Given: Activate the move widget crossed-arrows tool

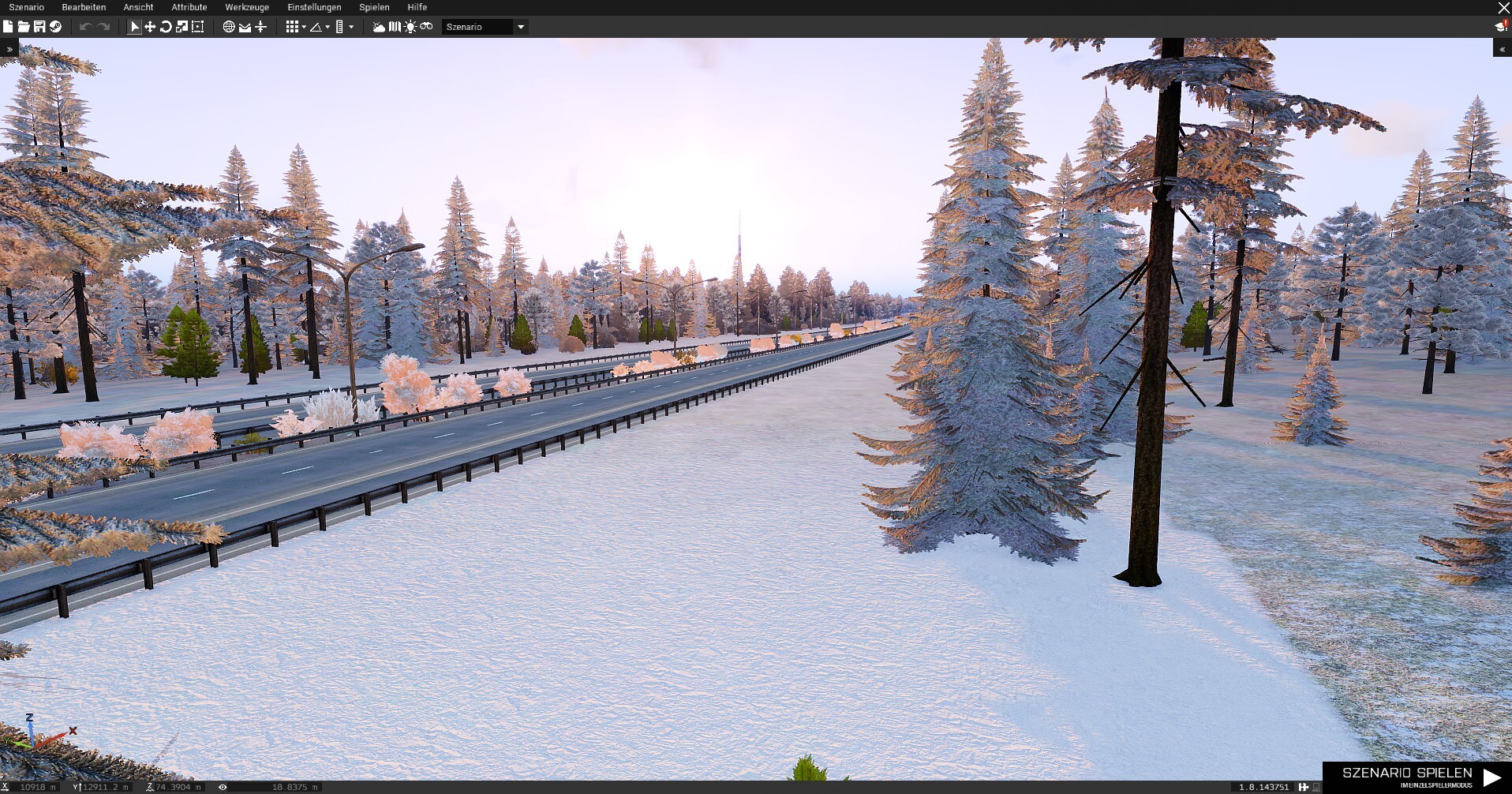Looking at the screenshot, I should click(150, 27).
